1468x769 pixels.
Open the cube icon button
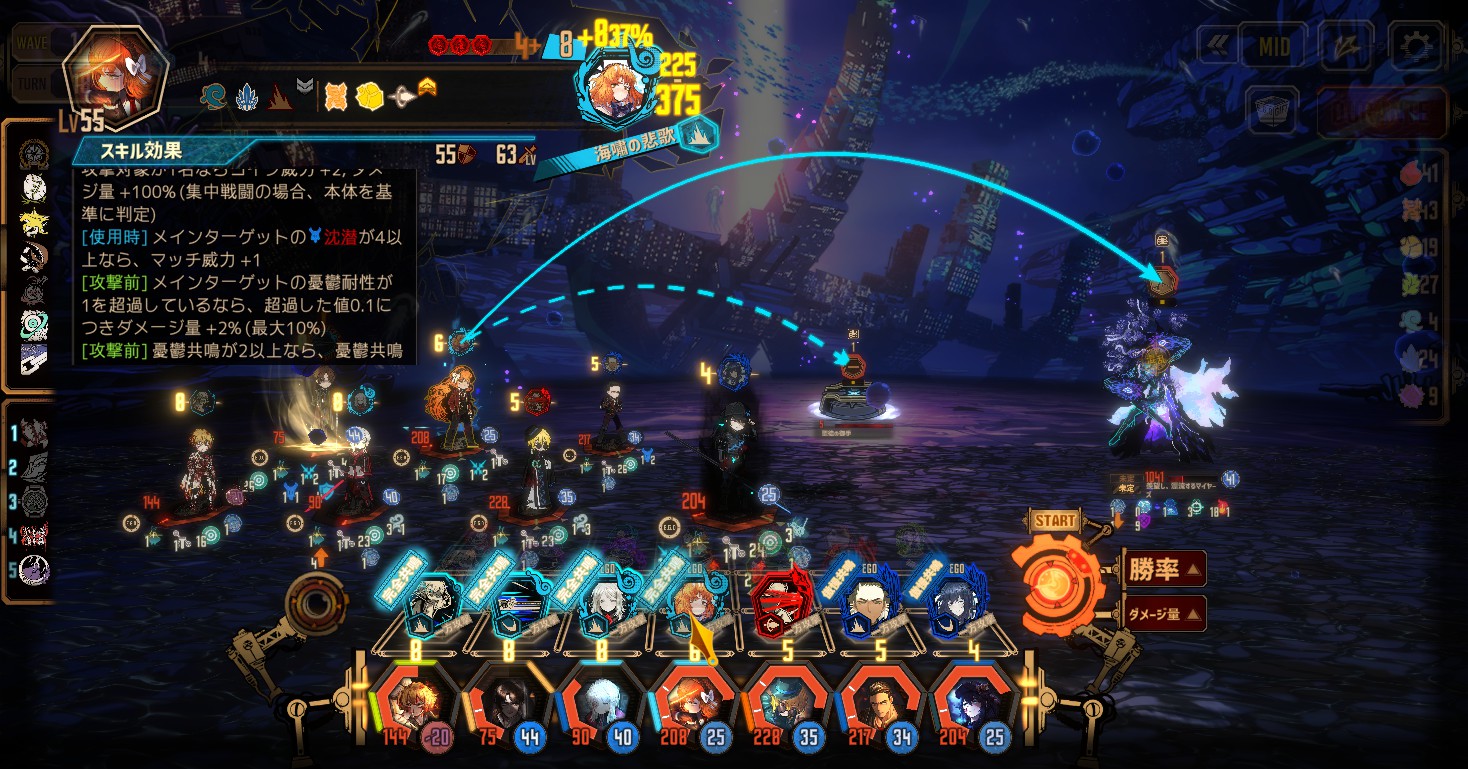(1272, 111)
